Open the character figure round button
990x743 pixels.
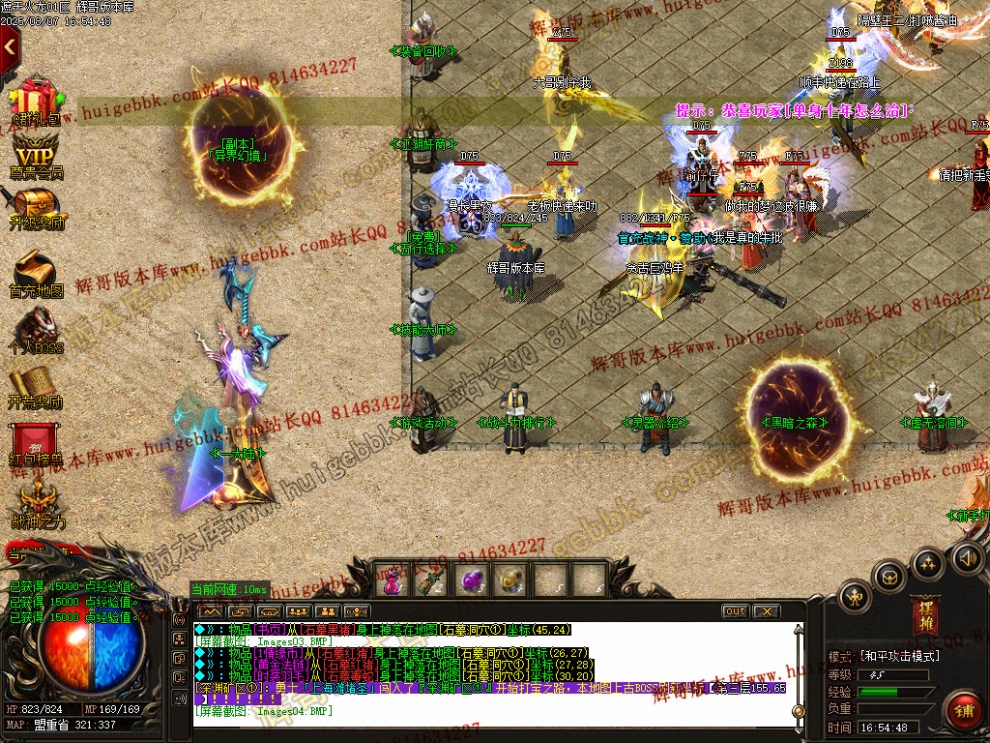(853, 598)
